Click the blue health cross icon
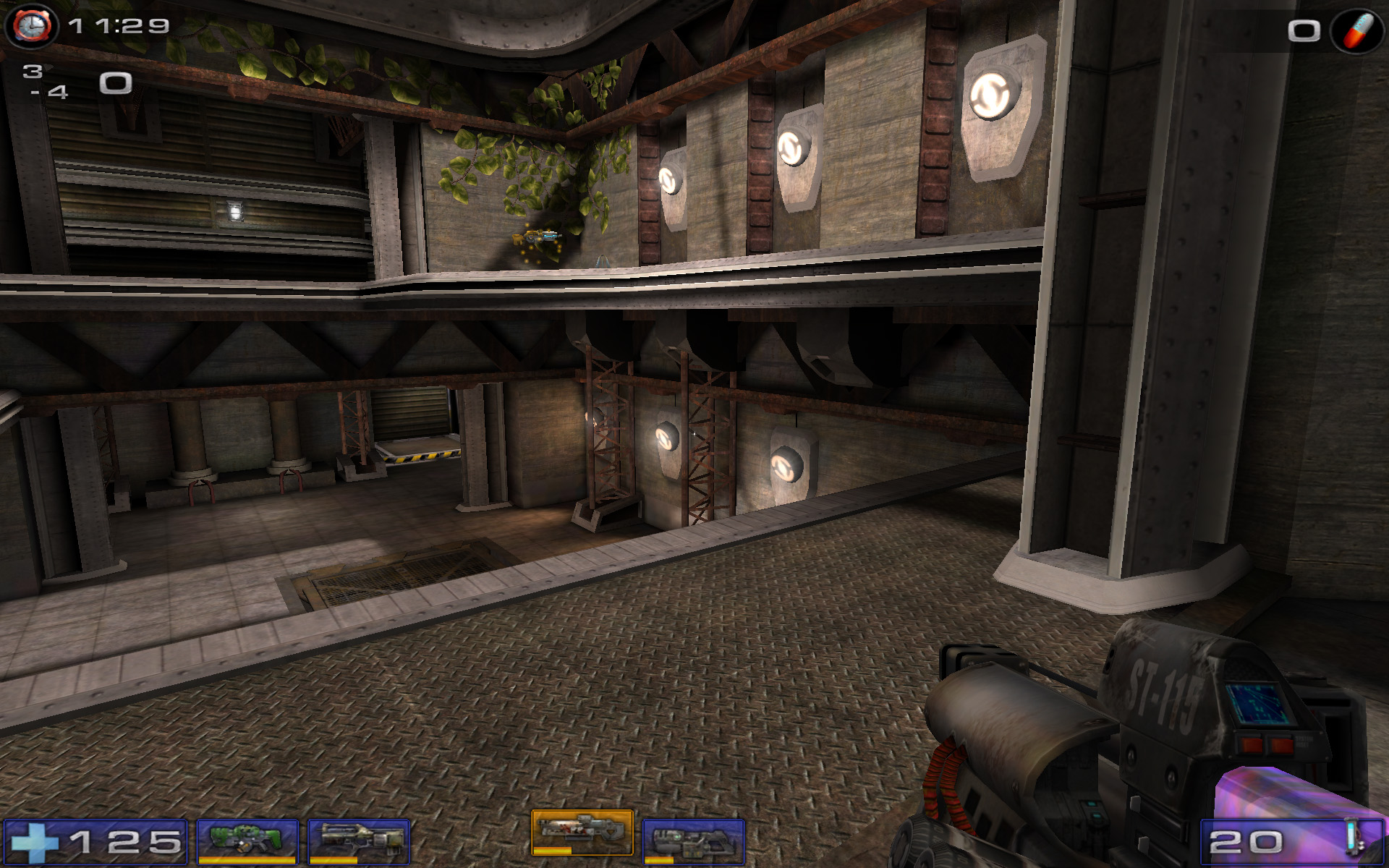This screenshot has width=1389, height=868. click(34, 842)
